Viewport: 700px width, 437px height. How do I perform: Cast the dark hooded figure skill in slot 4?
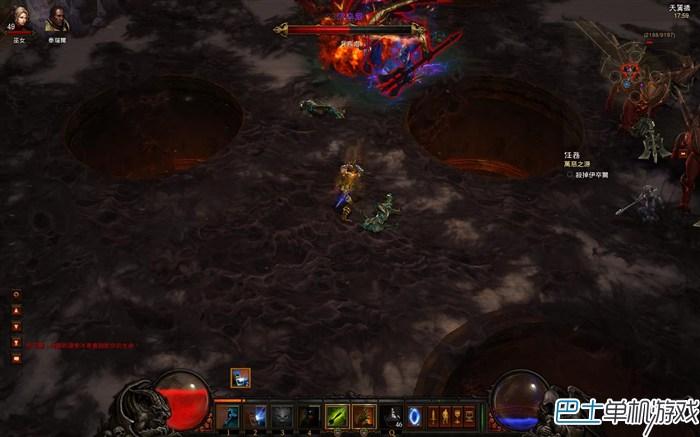(x=310, y=415)
